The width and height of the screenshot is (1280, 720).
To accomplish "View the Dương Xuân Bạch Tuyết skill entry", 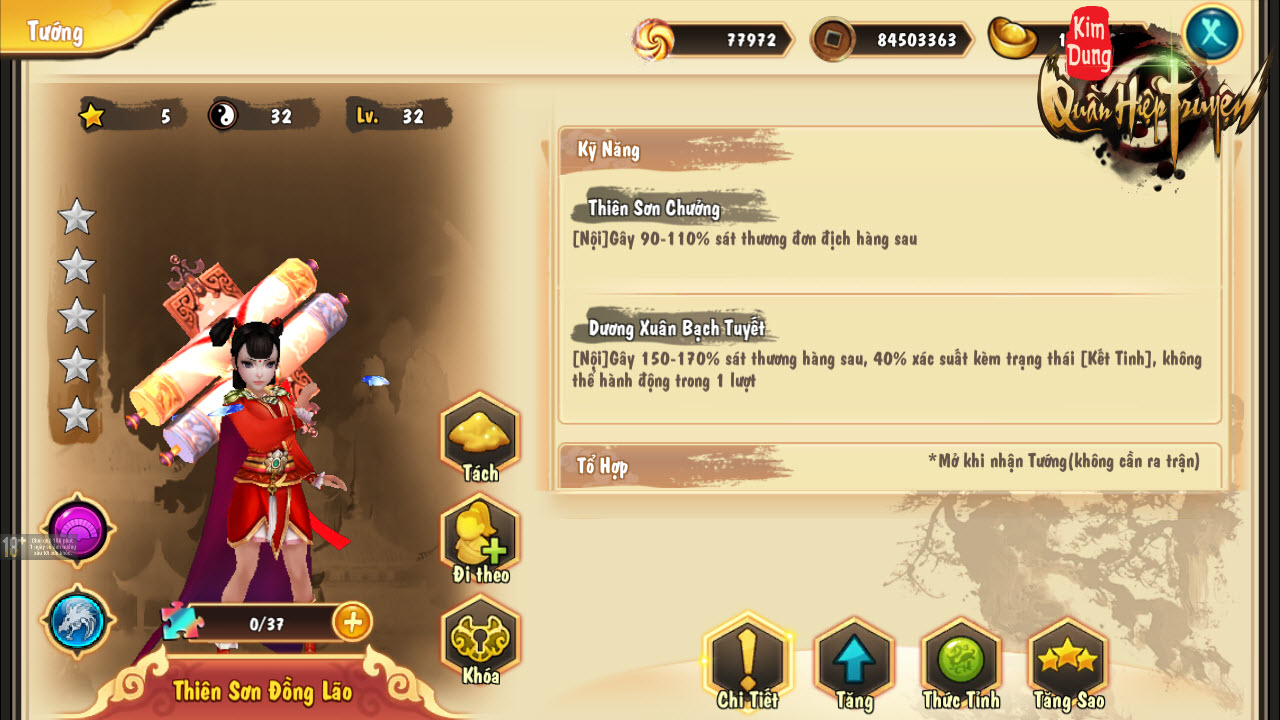I will tap(676, 328).
